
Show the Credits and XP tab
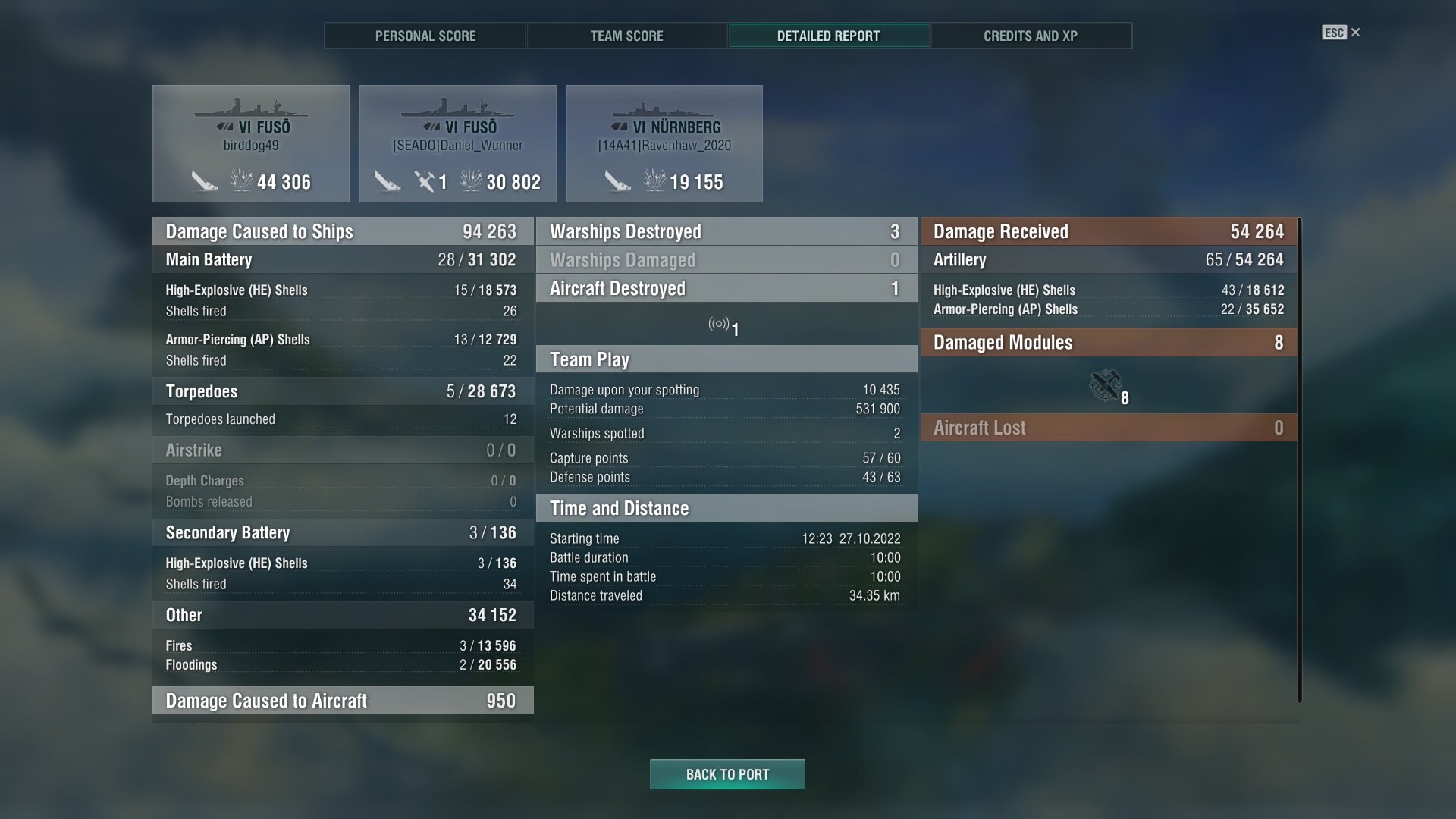point(1030,36)
